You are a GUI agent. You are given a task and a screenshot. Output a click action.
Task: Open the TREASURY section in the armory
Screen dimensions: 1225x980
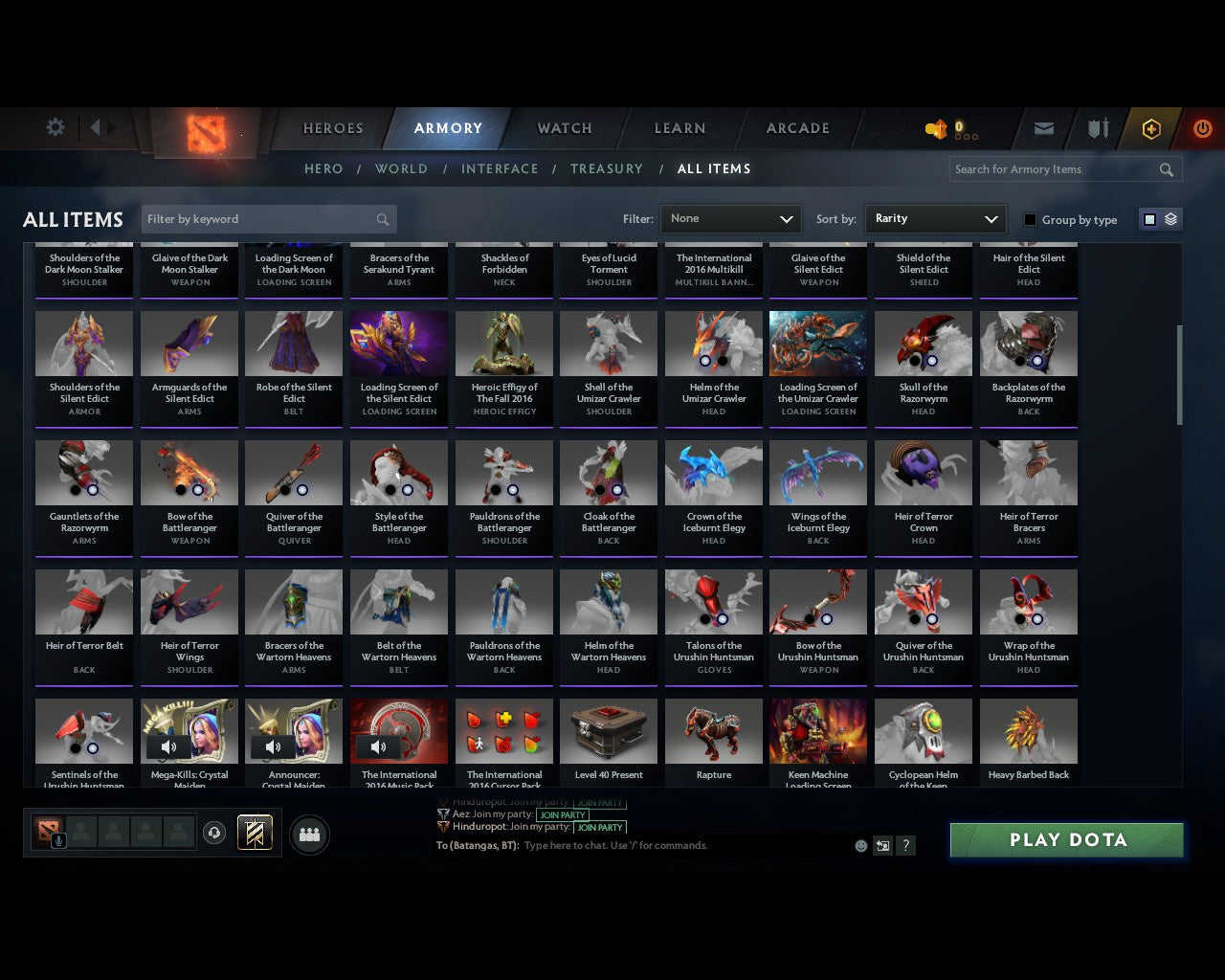pos(607,168)
